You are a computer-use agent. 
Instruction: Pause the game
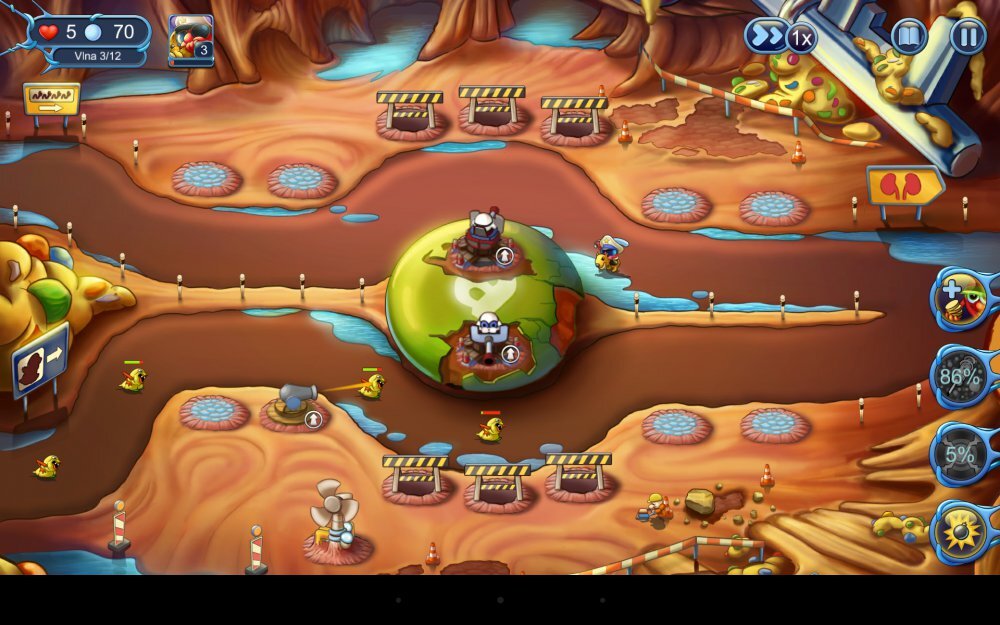pos(967,37)
